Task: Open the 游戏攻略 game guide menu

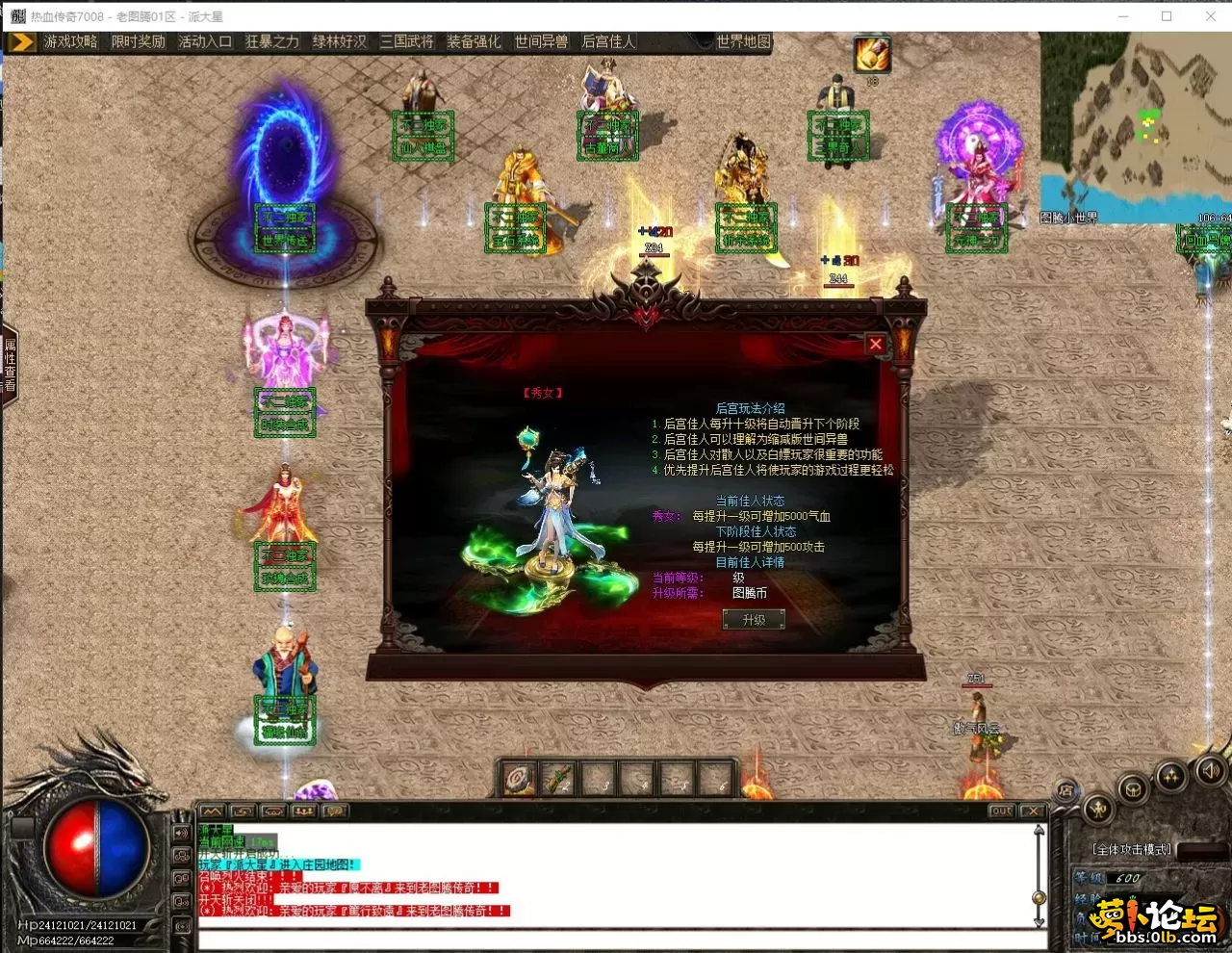Action: [x=70, y=41]
